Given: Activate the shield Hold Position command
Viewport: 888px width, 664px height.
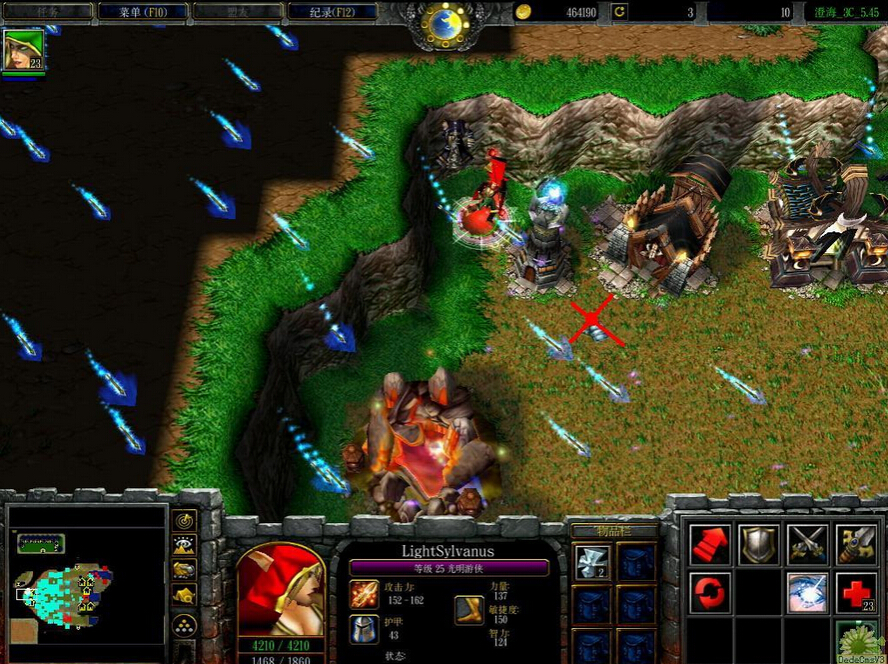Looking at the screenshot, I should point(758,544).
